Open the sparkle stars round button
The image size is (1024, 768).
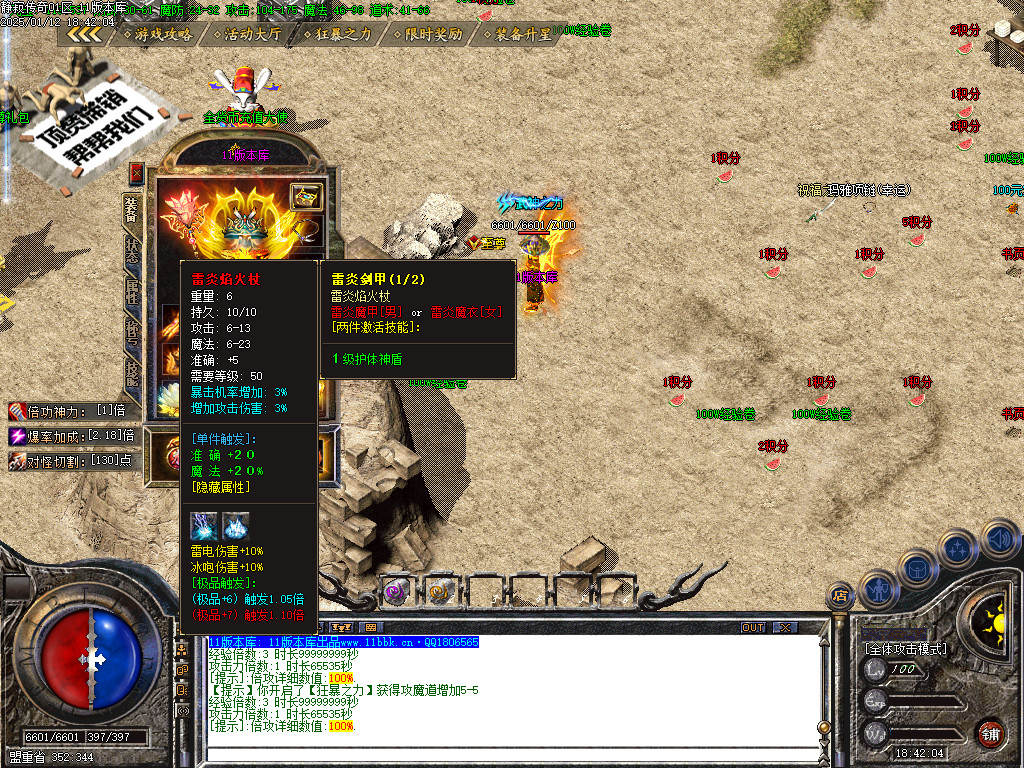(x=958, y=548)
